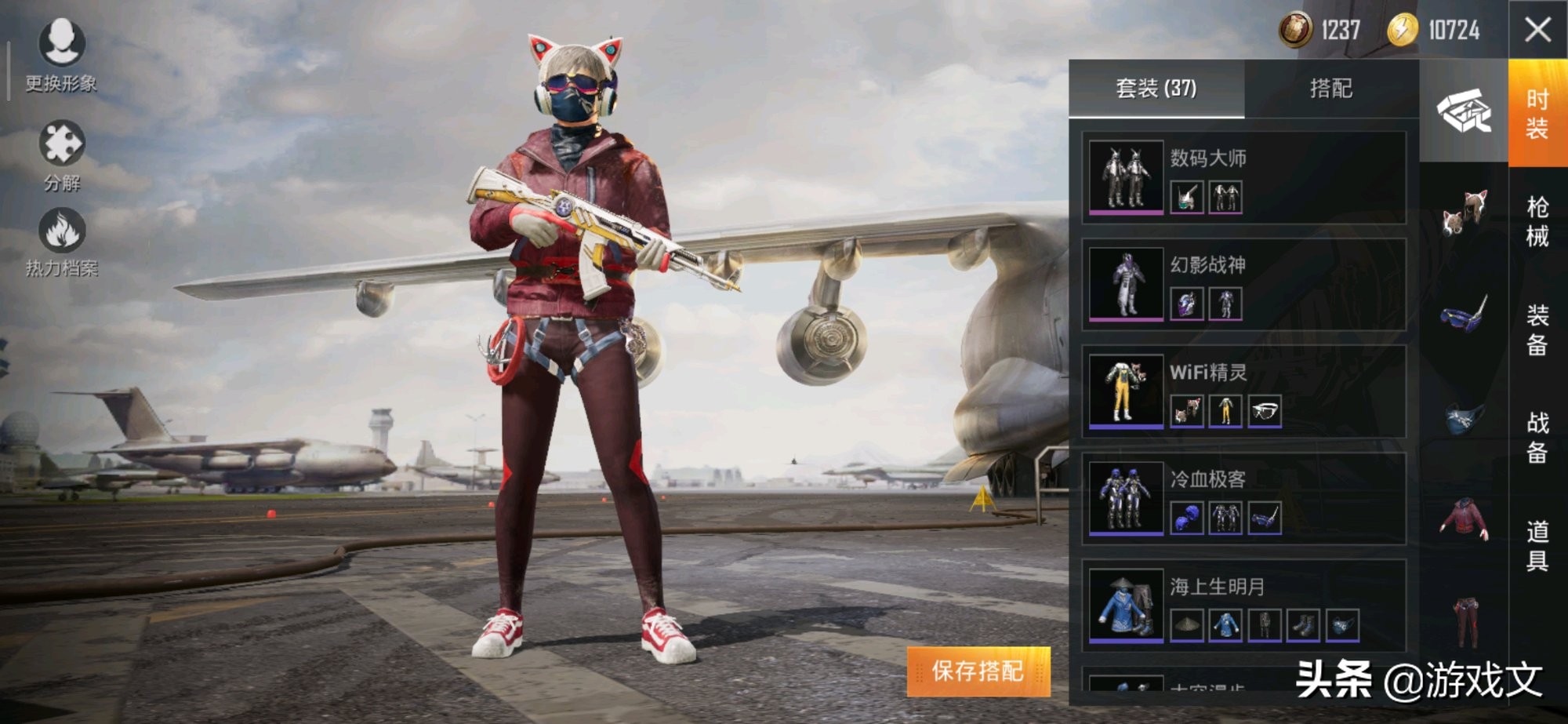Select the WiFi精灵 outfit set
1568x724 pixels.
click(x=1243, y=391)
